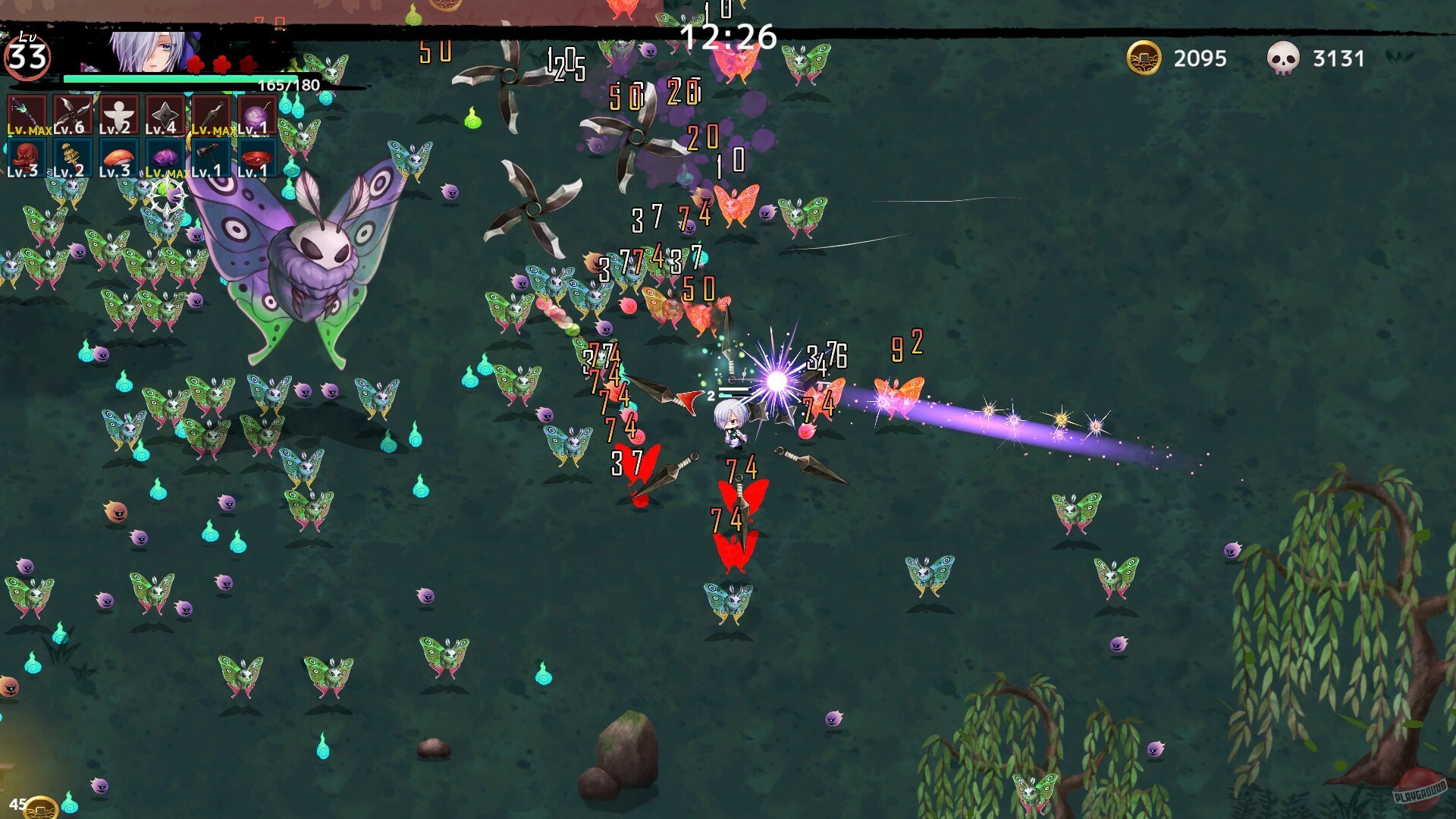Click the Lv. 33 level badge
1456x819 pixels.
tap(27, 57)
